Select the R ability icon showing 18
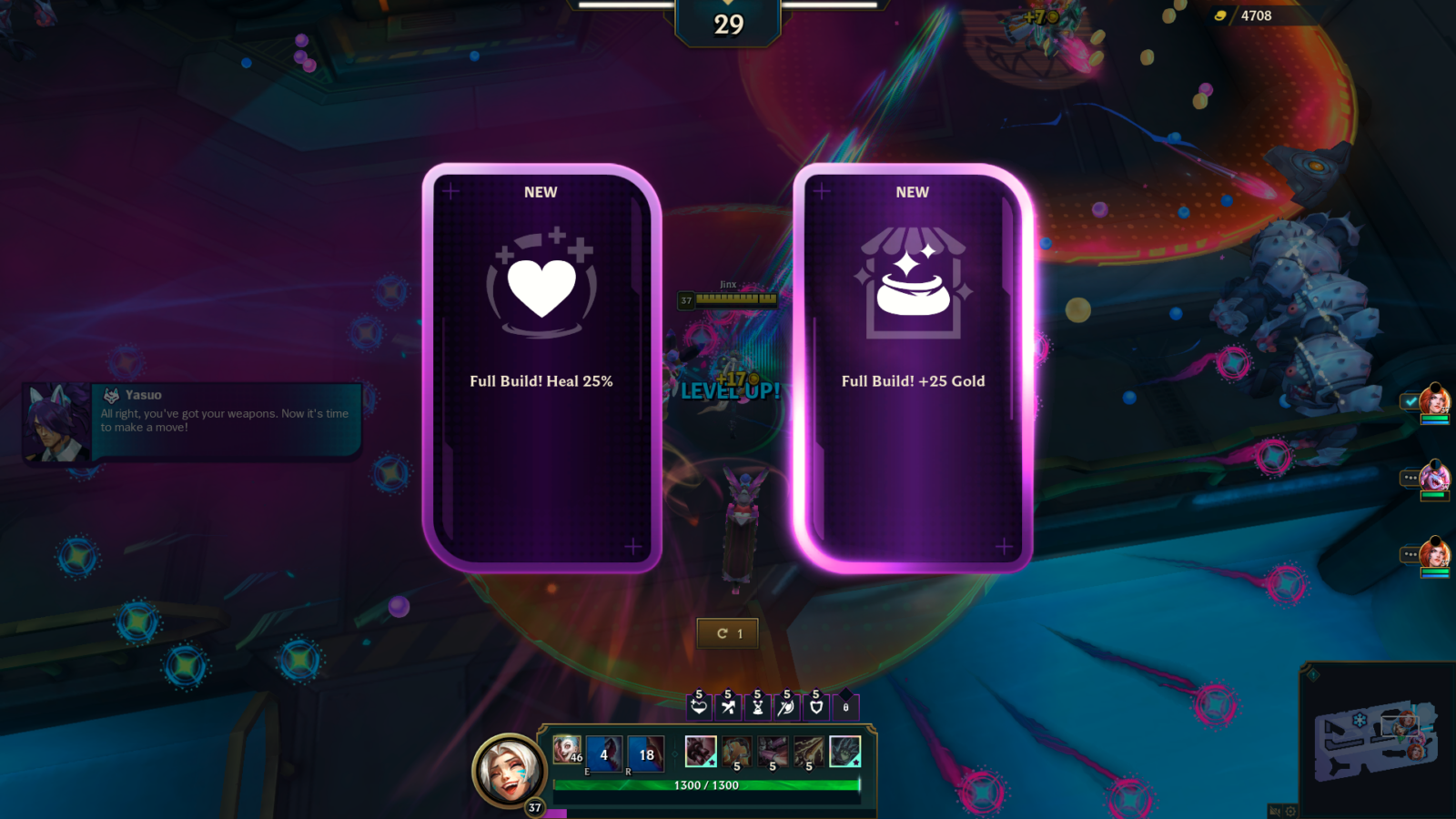Image resolution: width=1456 pixels, height=819 pixels. [646, 754]
